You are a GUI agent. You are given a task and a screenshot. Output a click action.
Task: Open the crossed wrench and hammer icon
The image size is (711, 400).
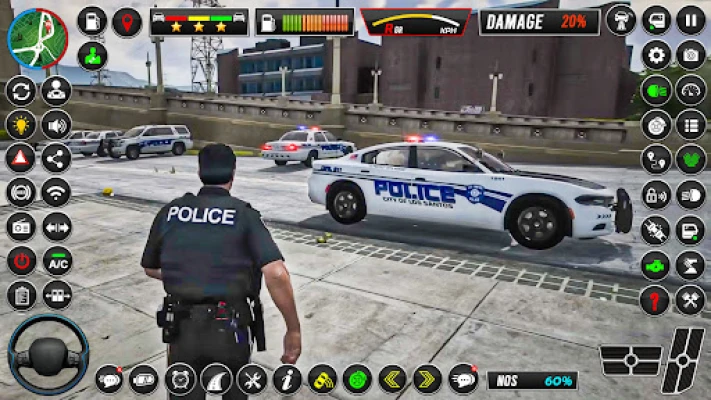[x=690, y=299]
